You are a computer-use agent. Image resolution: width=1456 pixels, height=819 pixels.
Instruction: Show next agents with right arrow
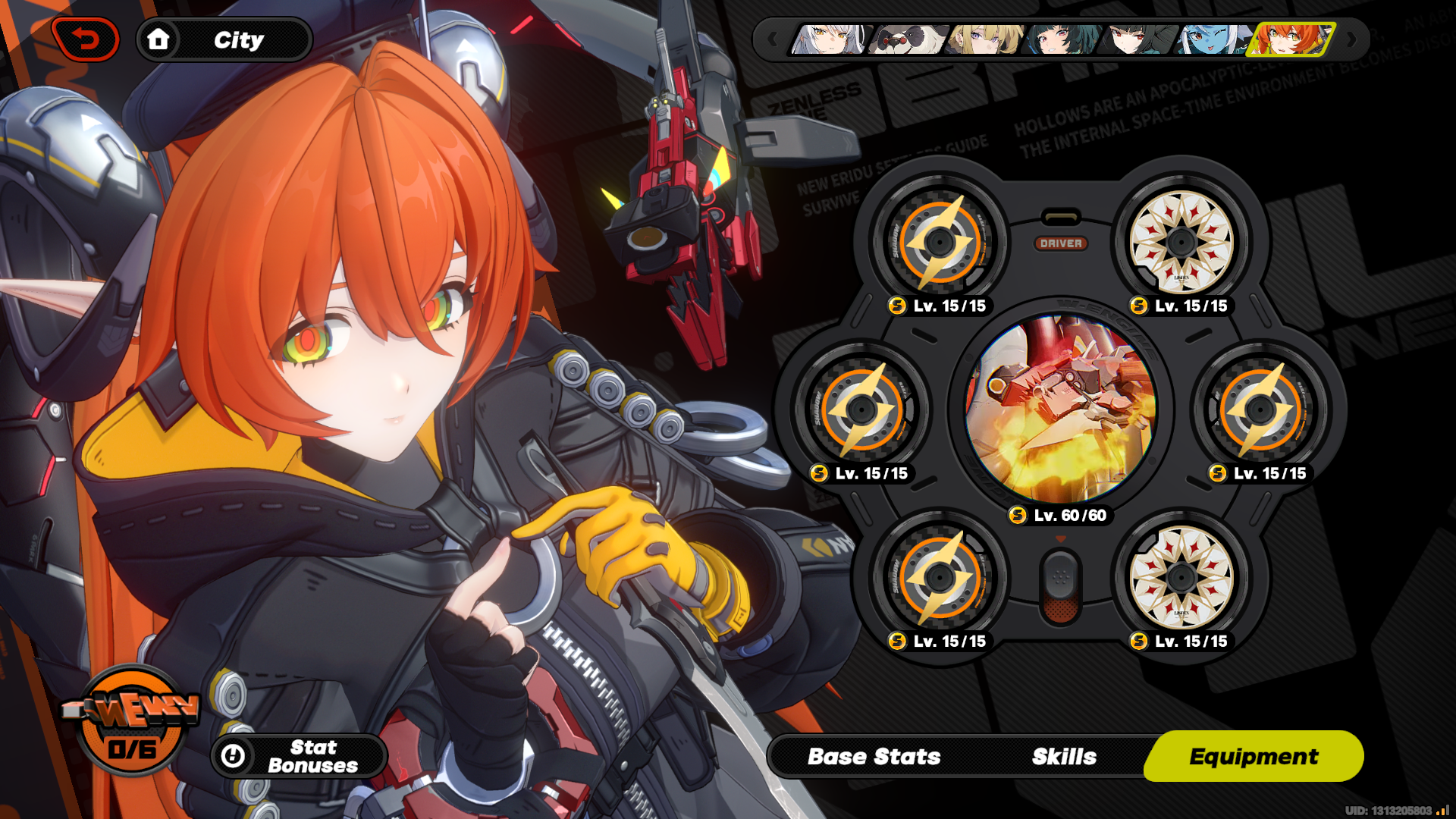tap(1351, 39)
